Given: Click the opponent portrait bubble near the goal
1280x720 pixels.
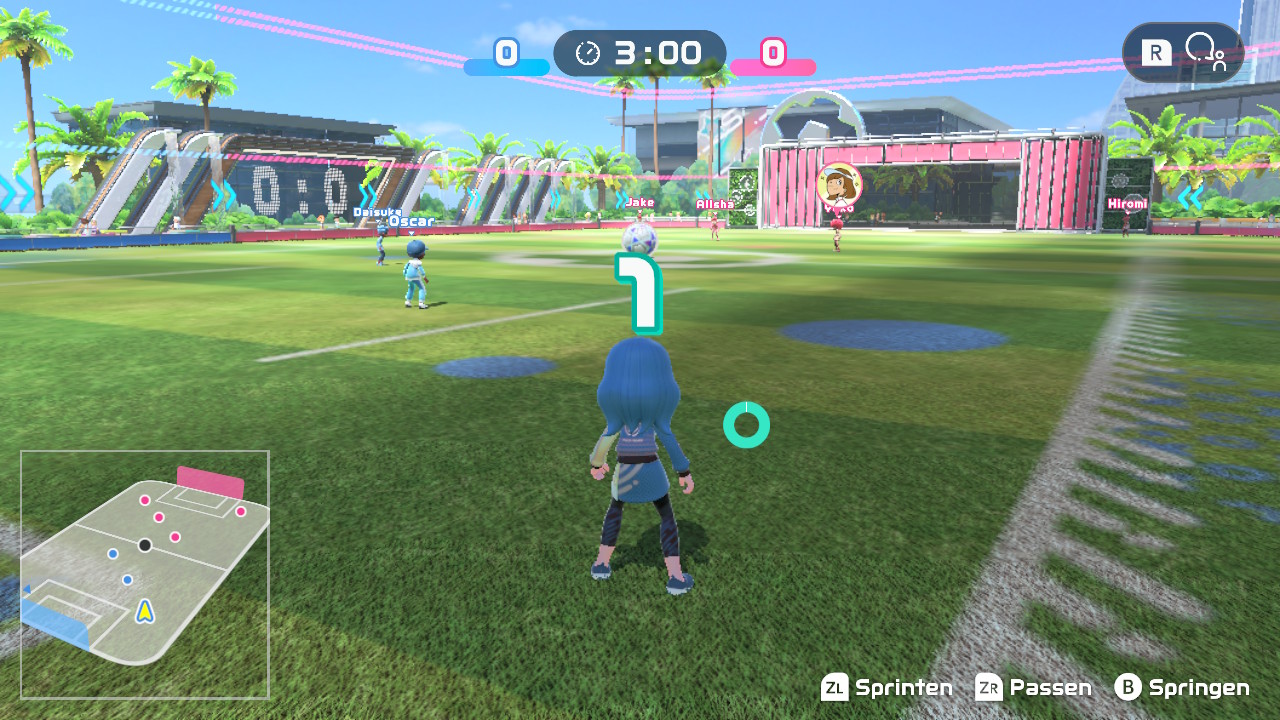Looking at the screenshot, I should pos(838,186).
